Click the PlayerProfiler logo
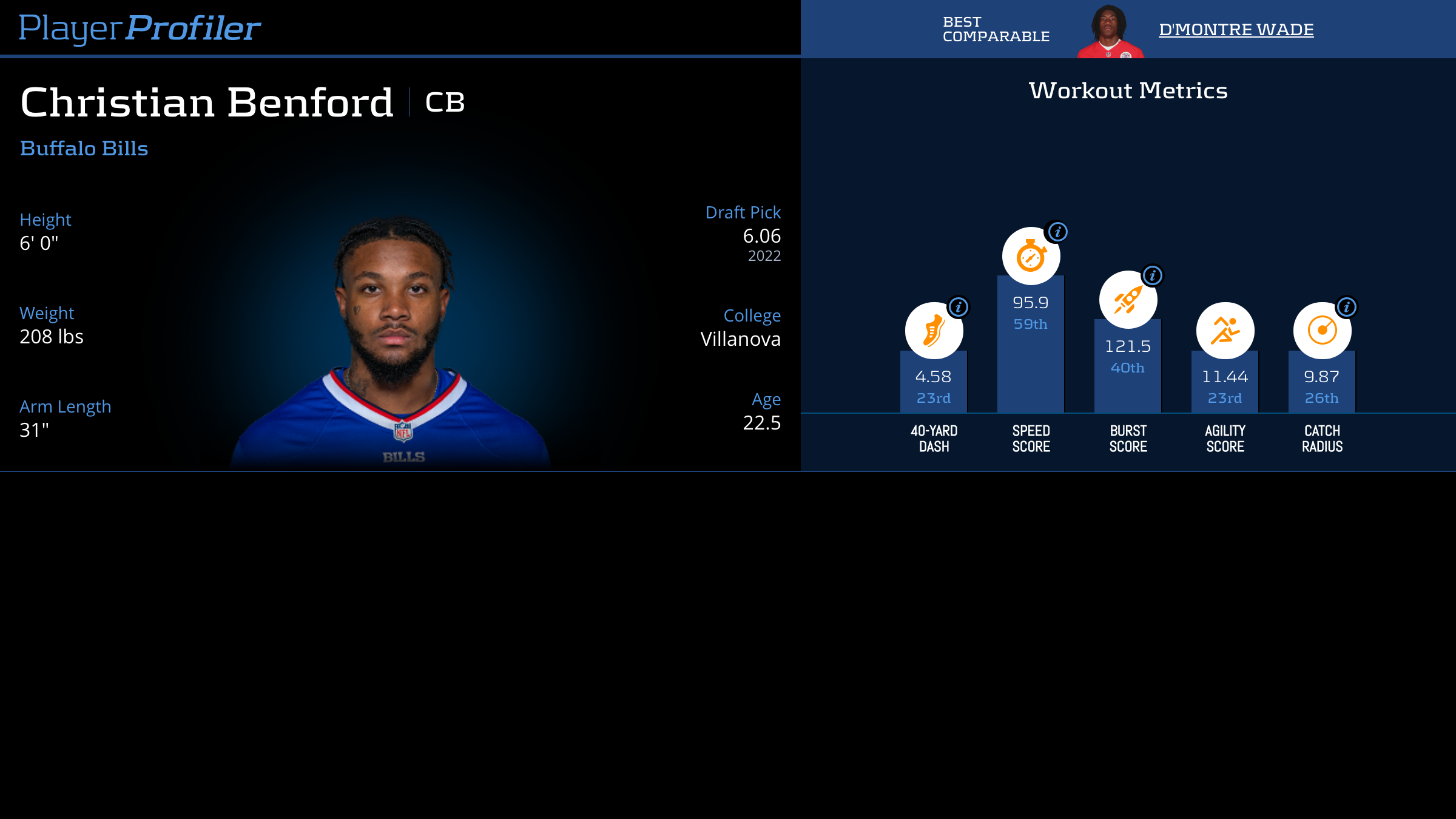Viewport: 1456px width, 819px height. 140,28
